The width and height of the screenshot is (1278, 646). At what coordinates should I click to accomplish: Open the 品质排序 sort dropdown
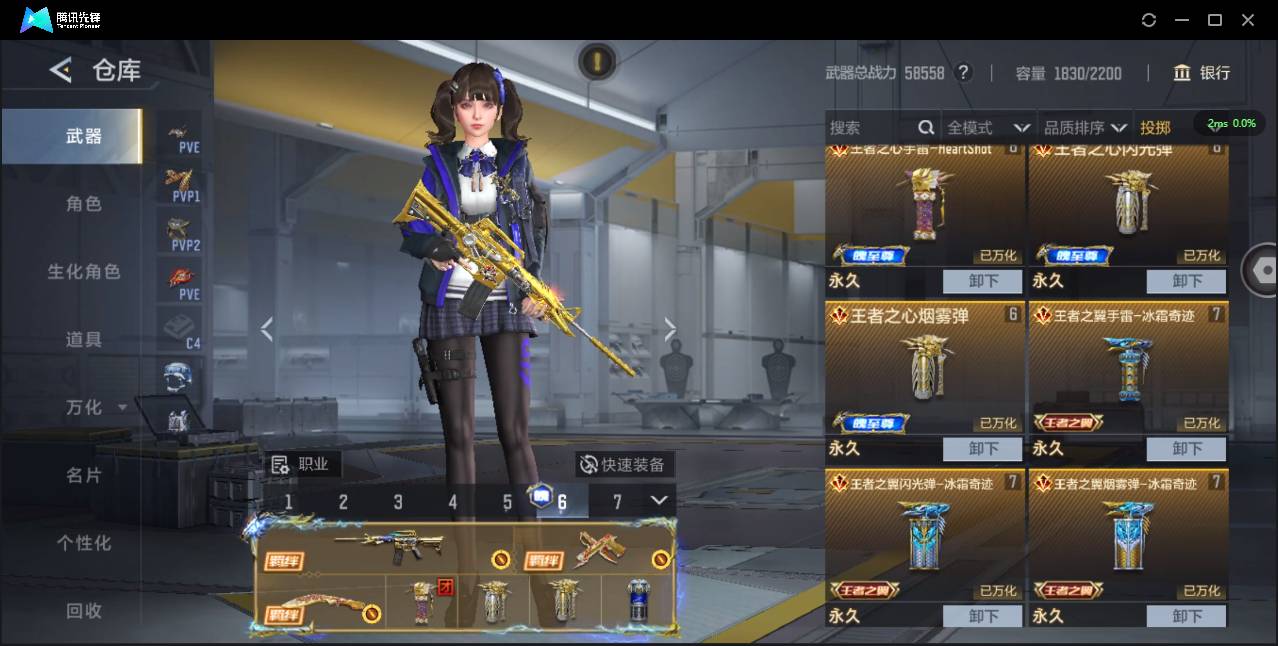[1085, 128]
